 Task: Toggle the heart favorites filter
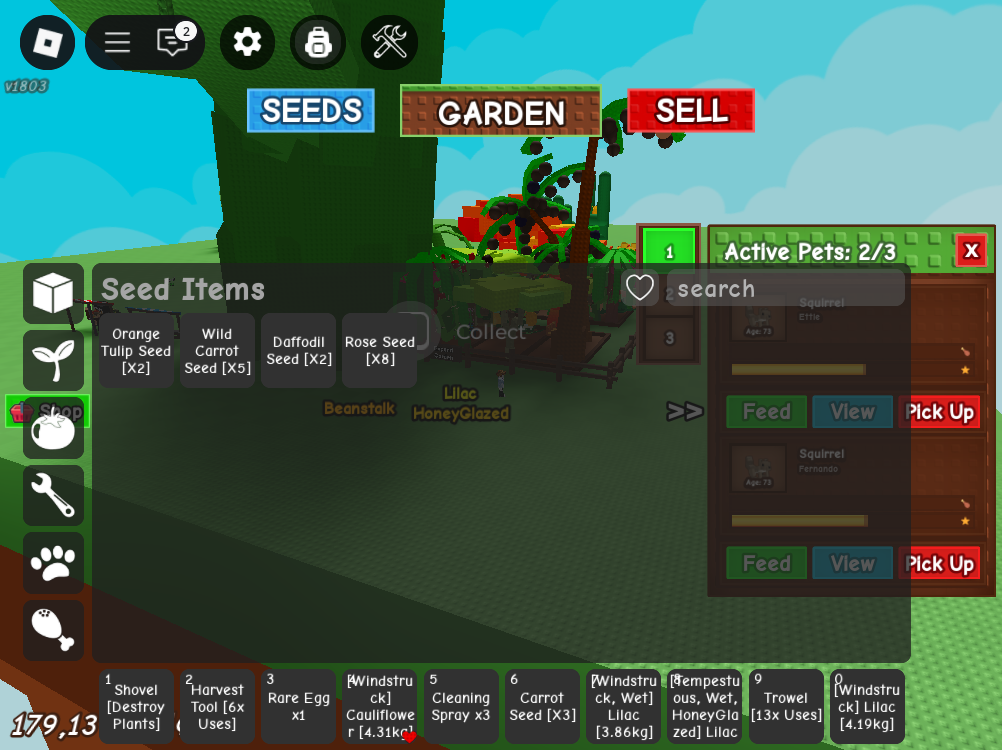pyautogui.click(x=640, y=289)
